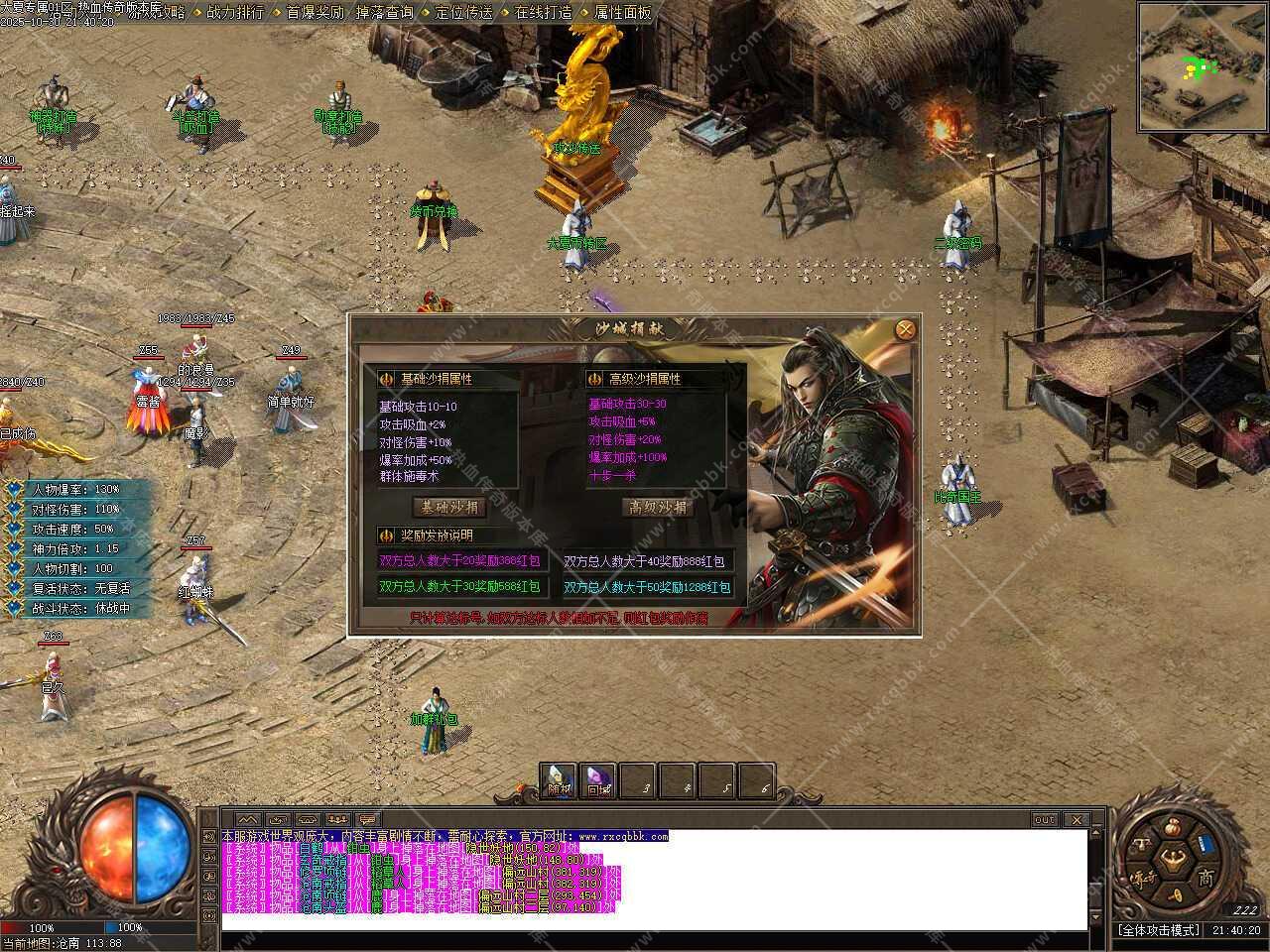Click the www.rxcqbbk.com link in chat
This screenshot has height=952, width=1270.
[623, 837]
